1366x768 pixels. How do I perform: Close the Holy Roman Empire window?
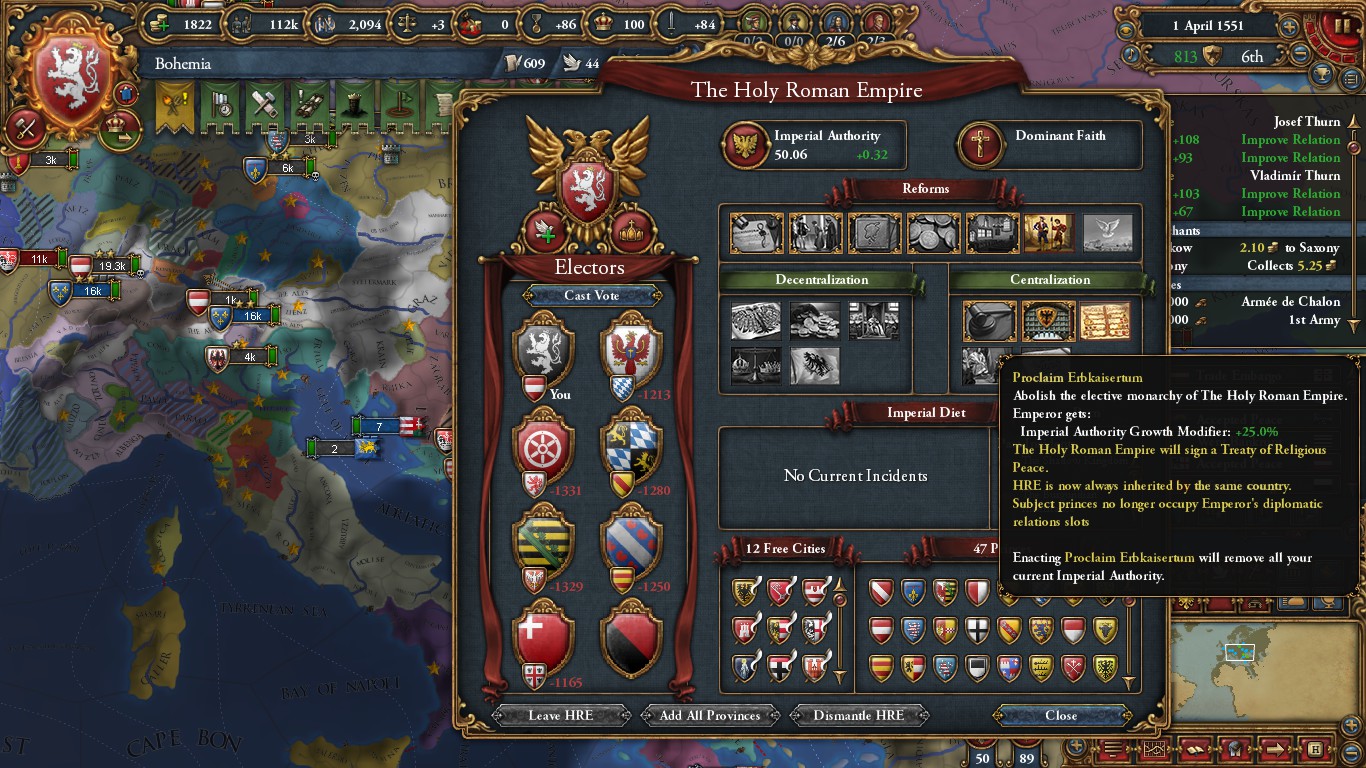pyautogui.click(x=1061, y=715)
